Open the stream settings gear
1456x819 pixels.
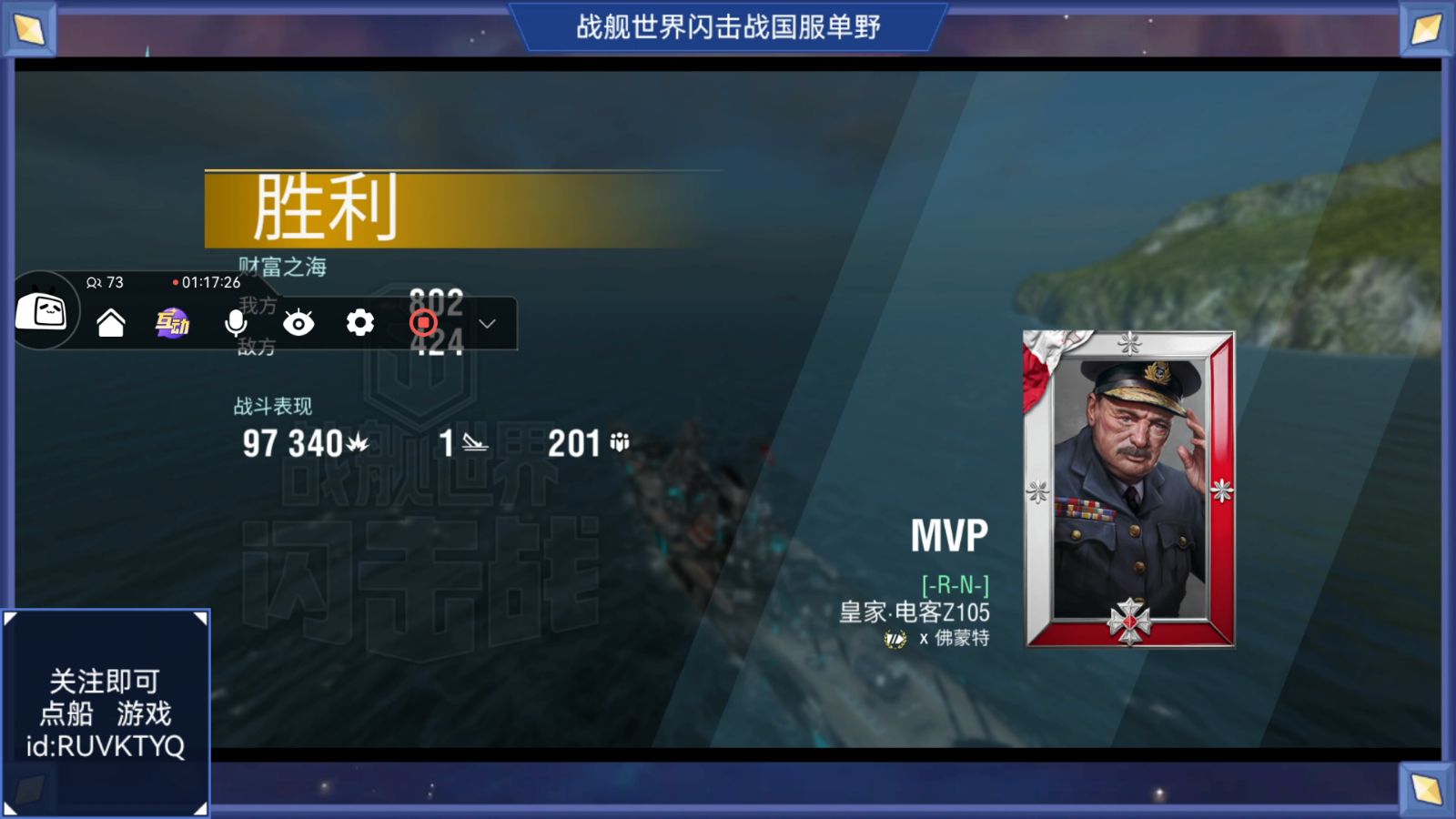pyautogui.click(x=360, y=323)
